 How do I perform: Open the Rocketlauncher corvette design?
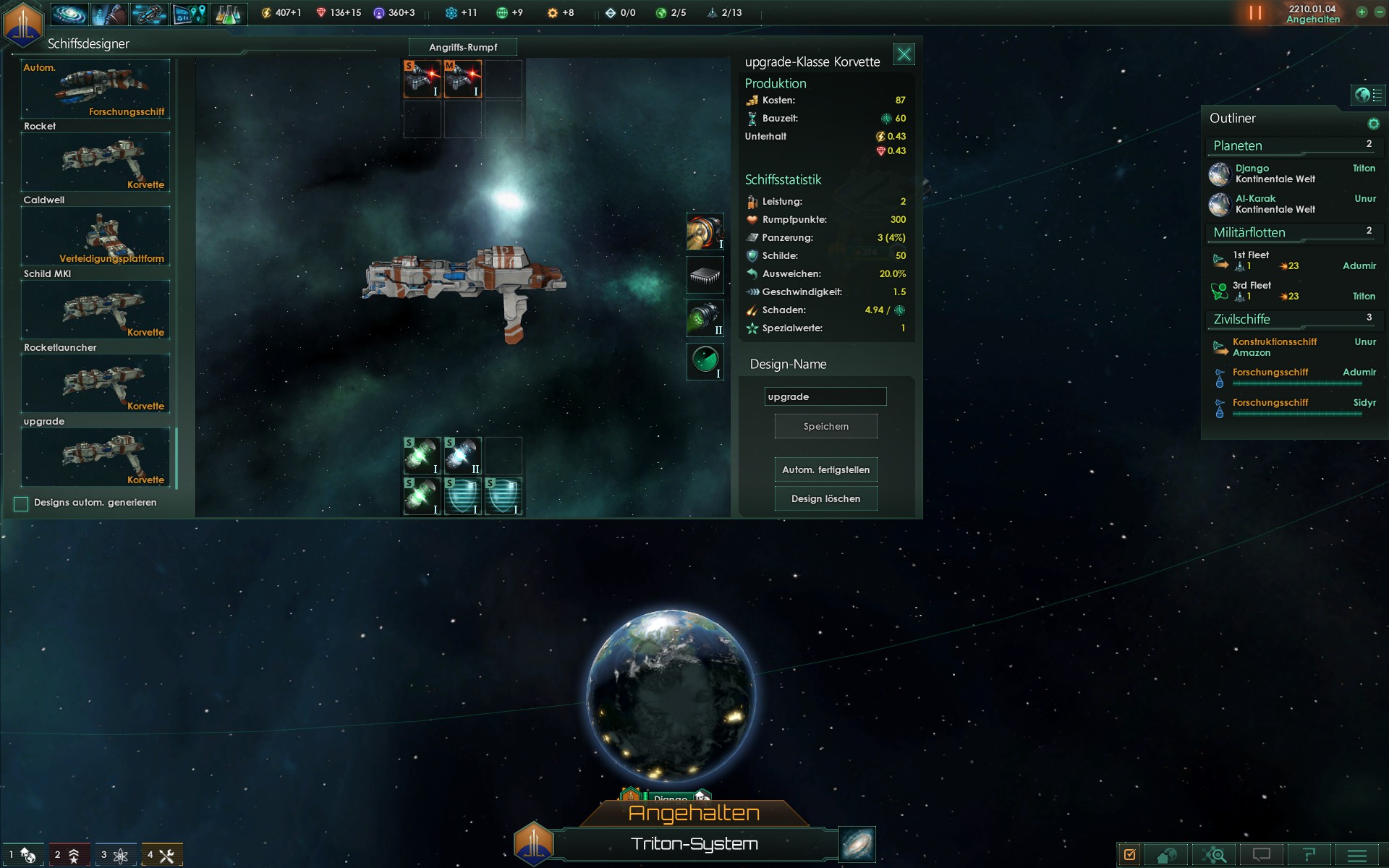pyautogui.click(x=95, y=383)
